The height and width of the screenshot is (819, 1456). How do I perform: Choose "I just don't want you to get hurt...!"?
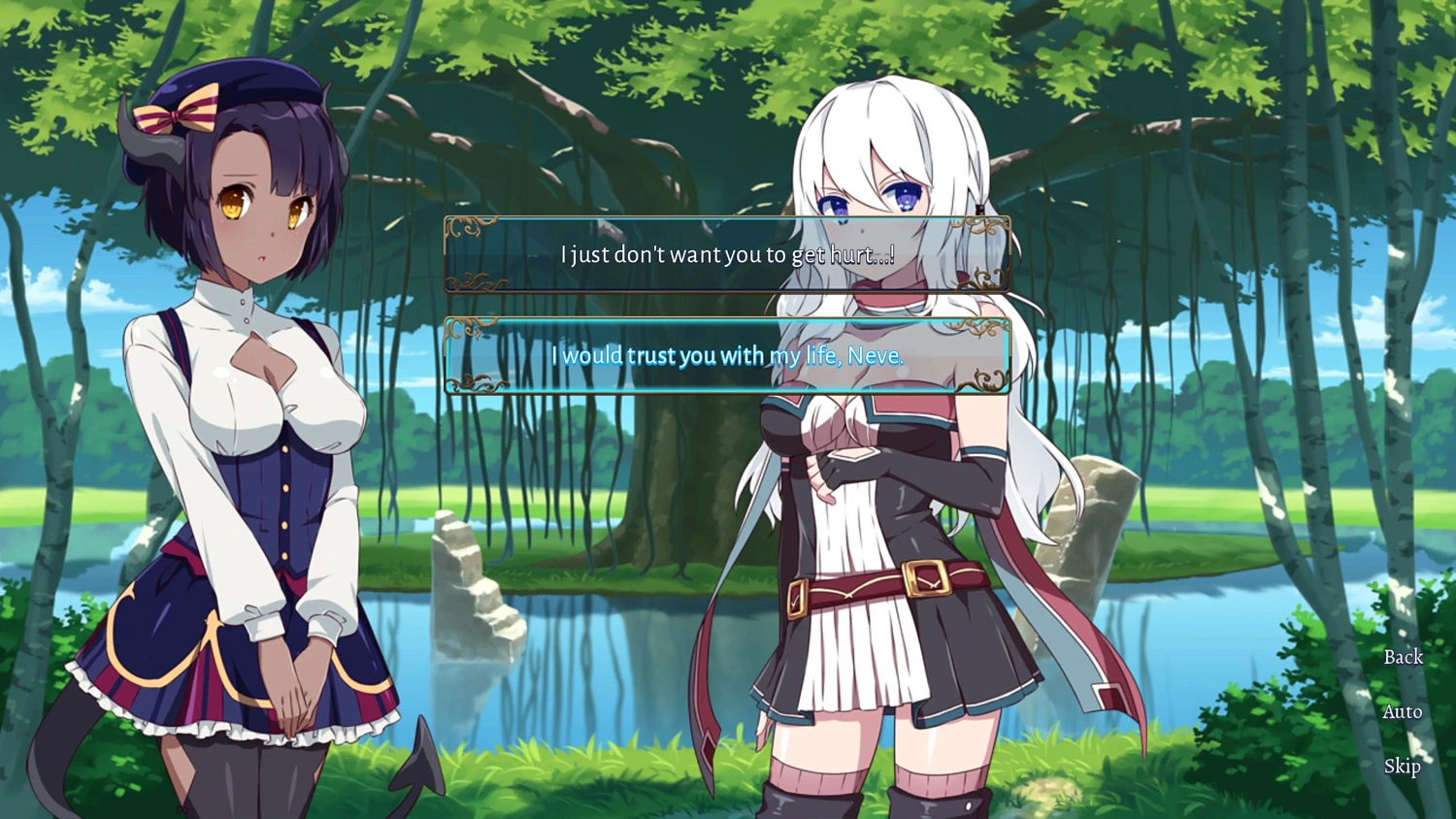click(726, 254)
